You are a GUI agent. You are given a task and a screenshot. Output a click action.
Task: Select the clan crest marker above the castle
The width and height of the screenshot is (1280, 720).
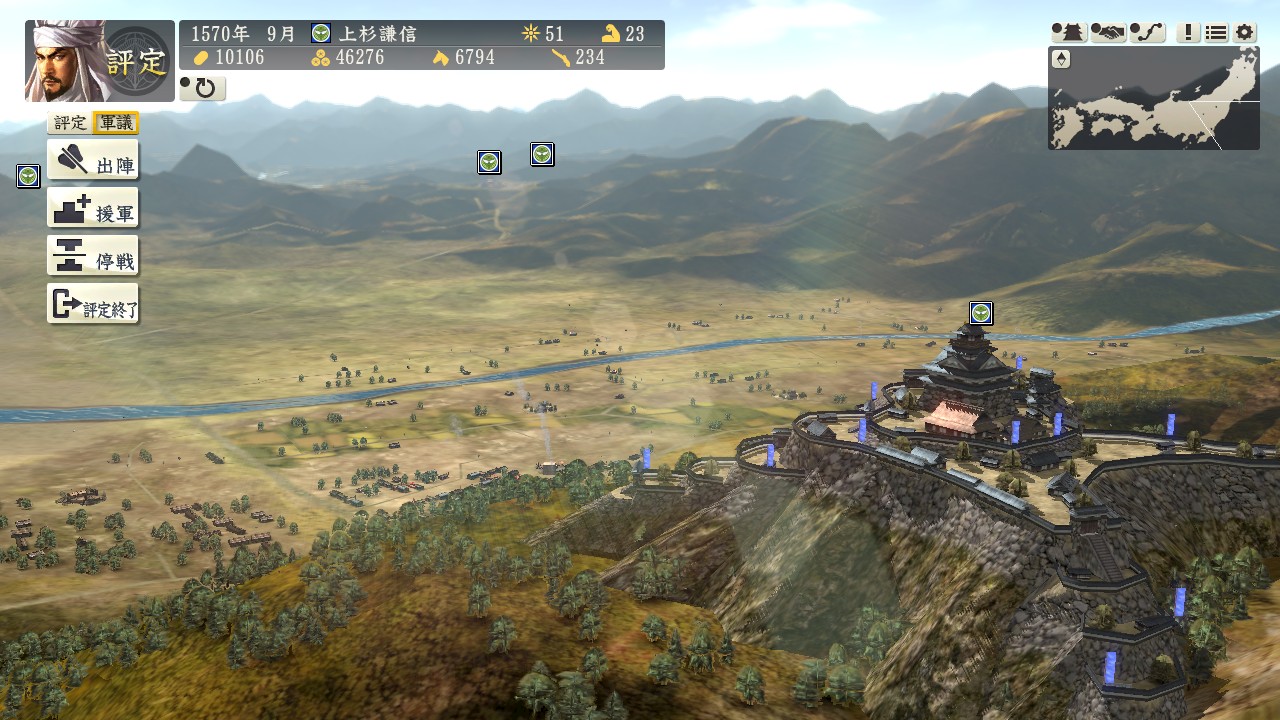[x=981, y=313]
